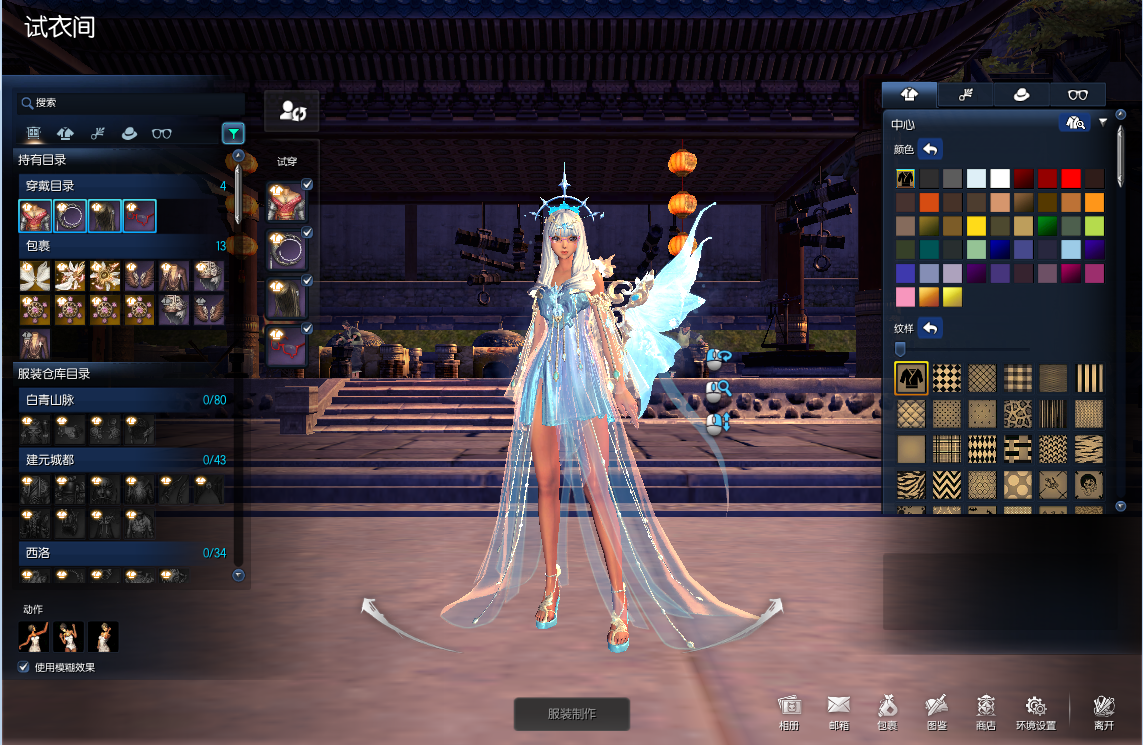The width and height of the screenshot is (1143, 745).
Task: Leave the fitting room with 离开
Action: point(1104,712)
